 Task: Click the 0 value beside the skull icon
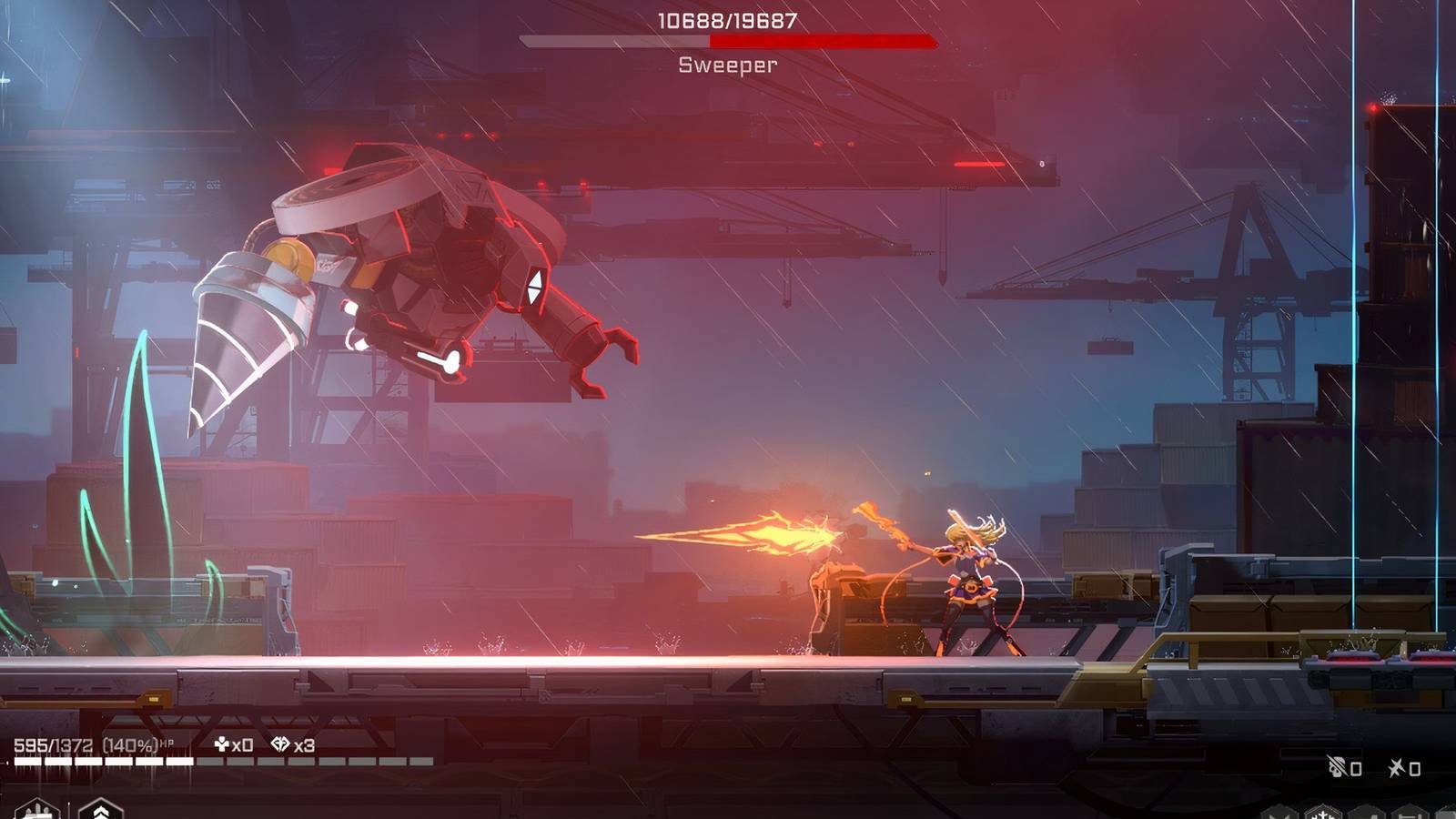coord(1356,768)
